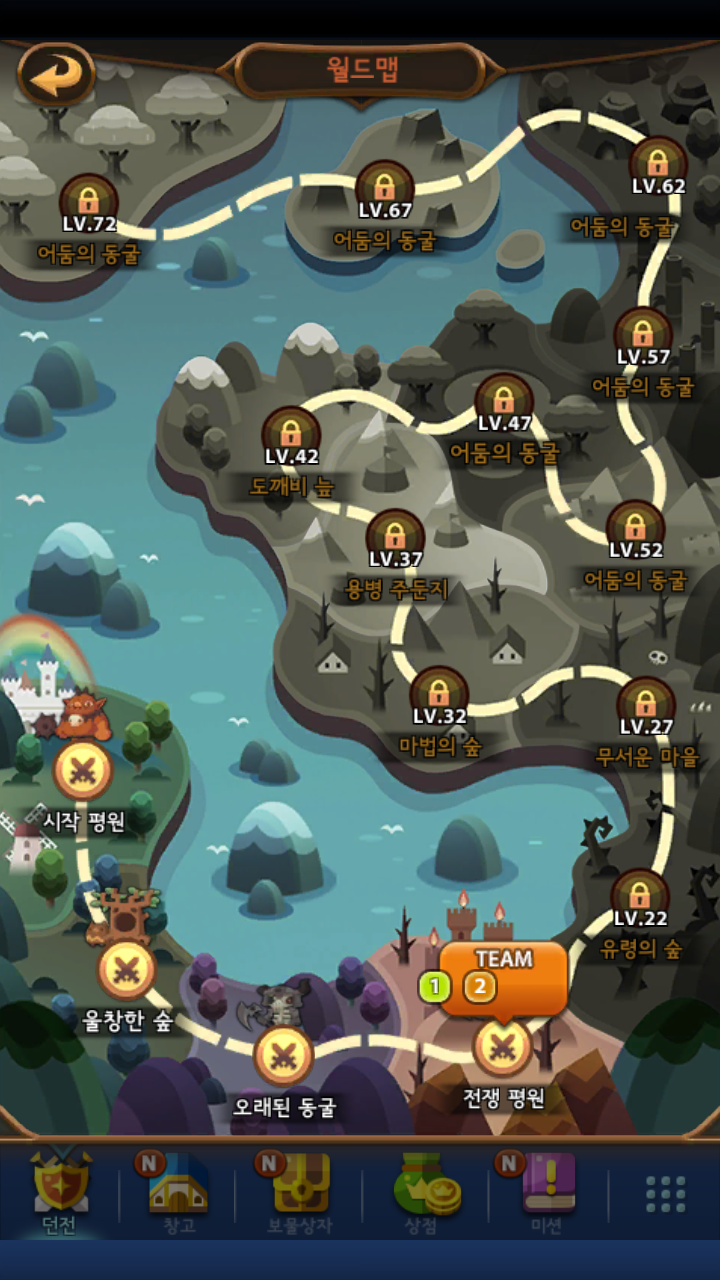
Task: Show the 미션 mission book tab
Action: click(546, 1190)
